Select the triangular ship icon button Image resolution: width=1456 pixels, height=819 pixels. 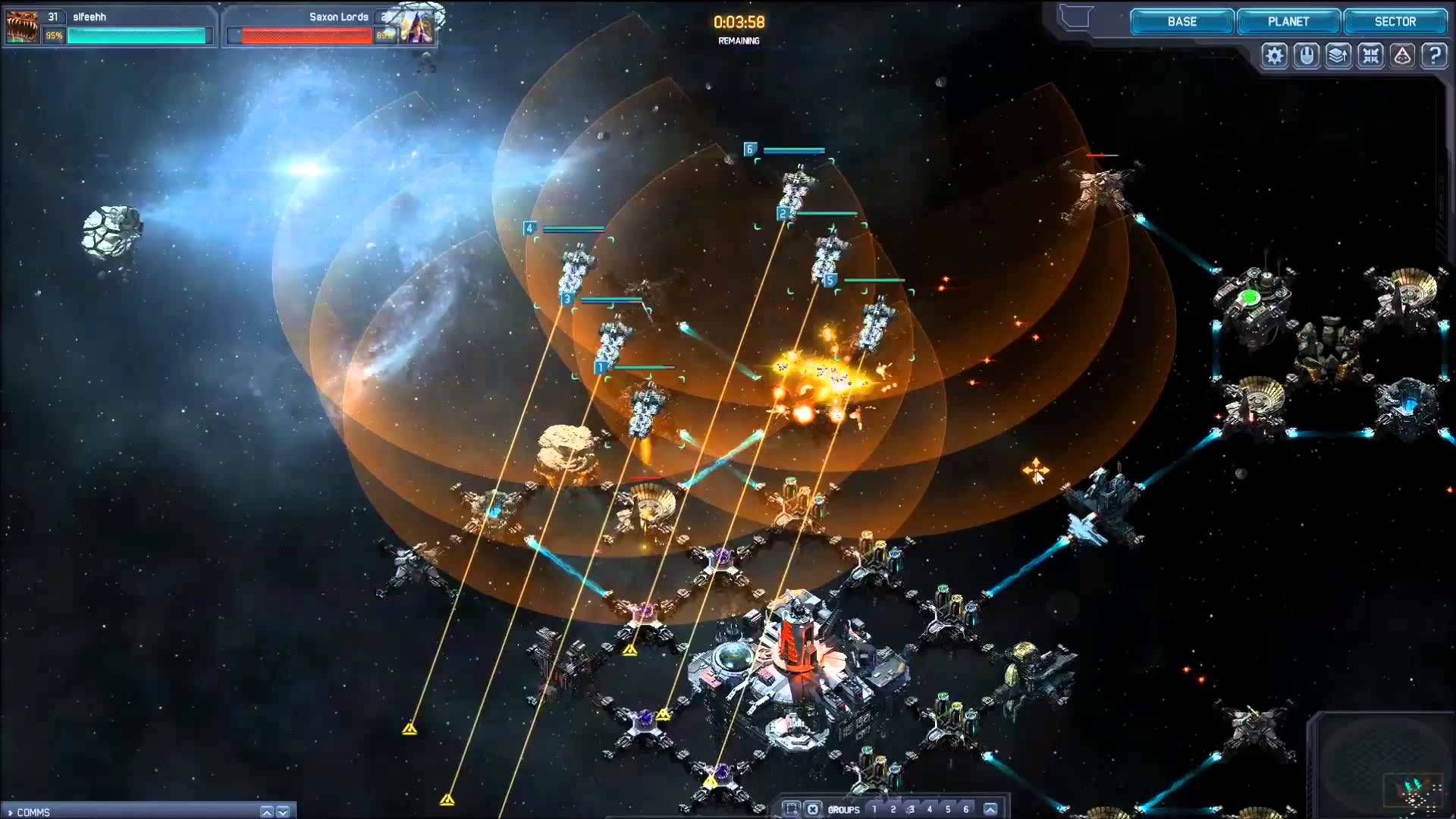[1402, 55]
